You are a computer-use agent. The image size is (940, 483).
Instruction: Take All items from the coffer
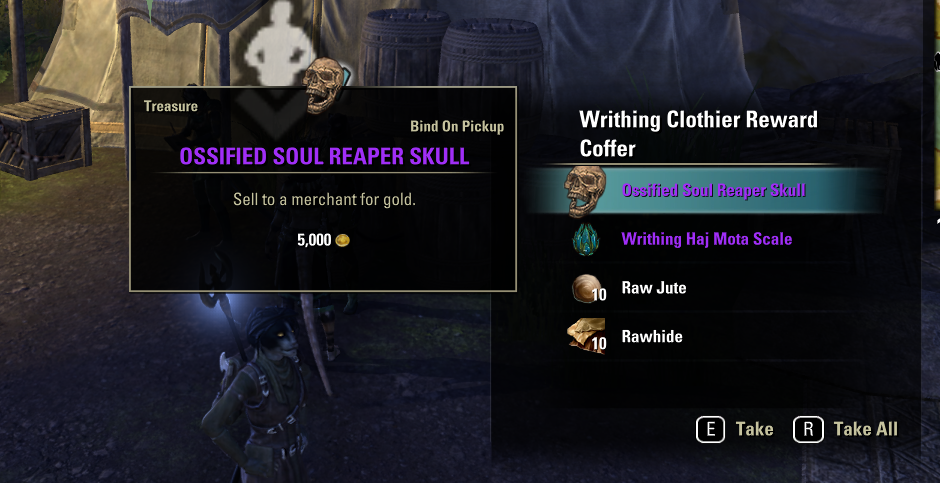846,429
